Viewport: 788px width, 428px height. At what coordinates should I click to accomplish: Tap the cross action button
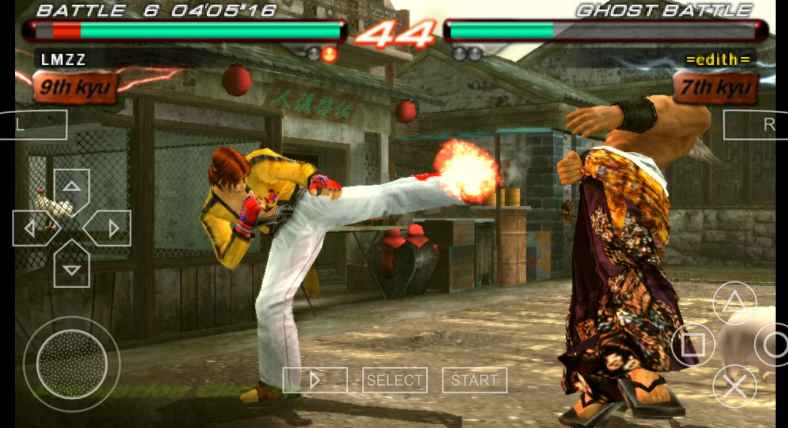[734, 386]
